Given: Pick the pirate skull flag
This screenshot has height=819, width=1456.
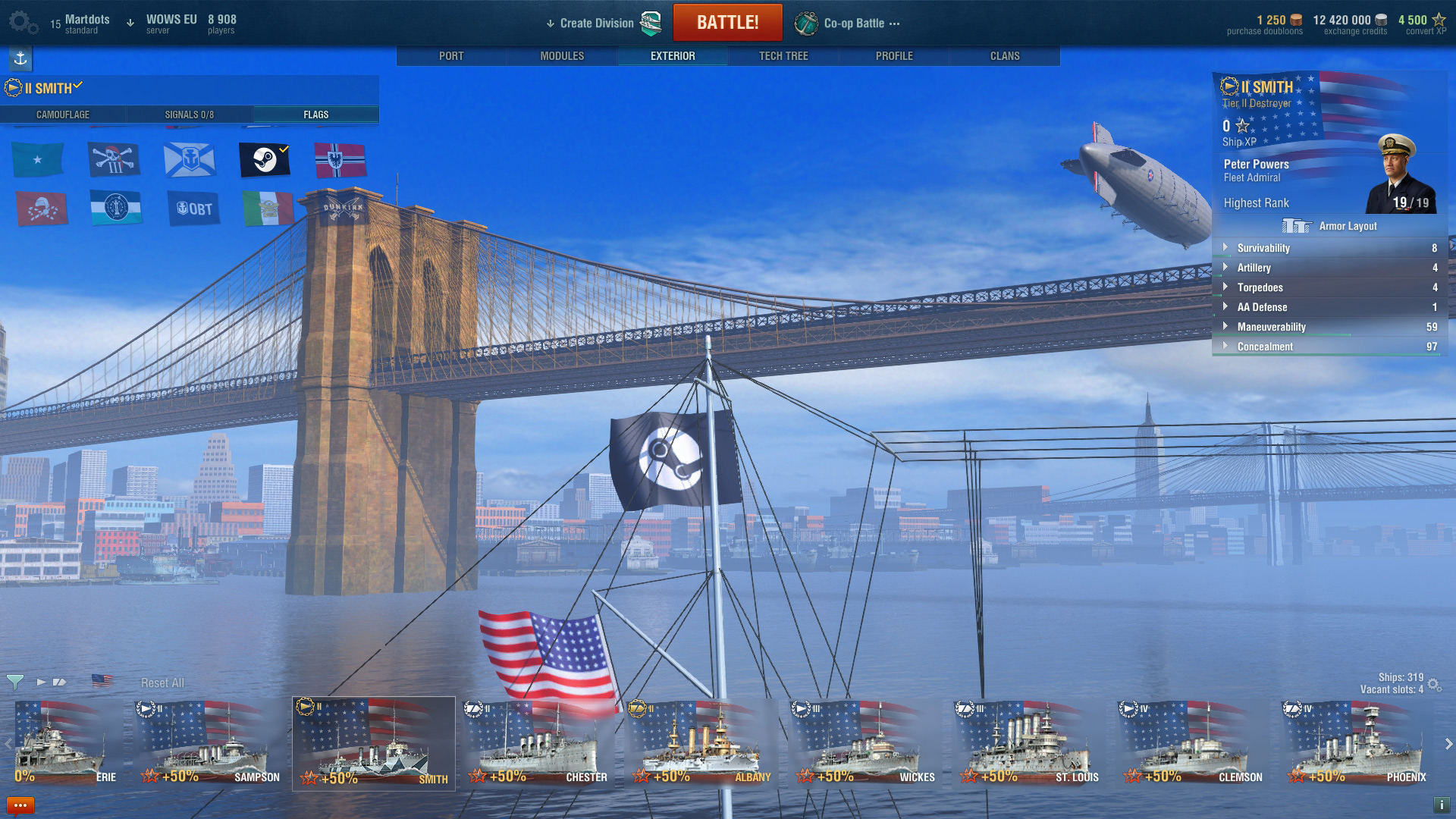Looking at the screenshot, I should [x=115, y=160].
